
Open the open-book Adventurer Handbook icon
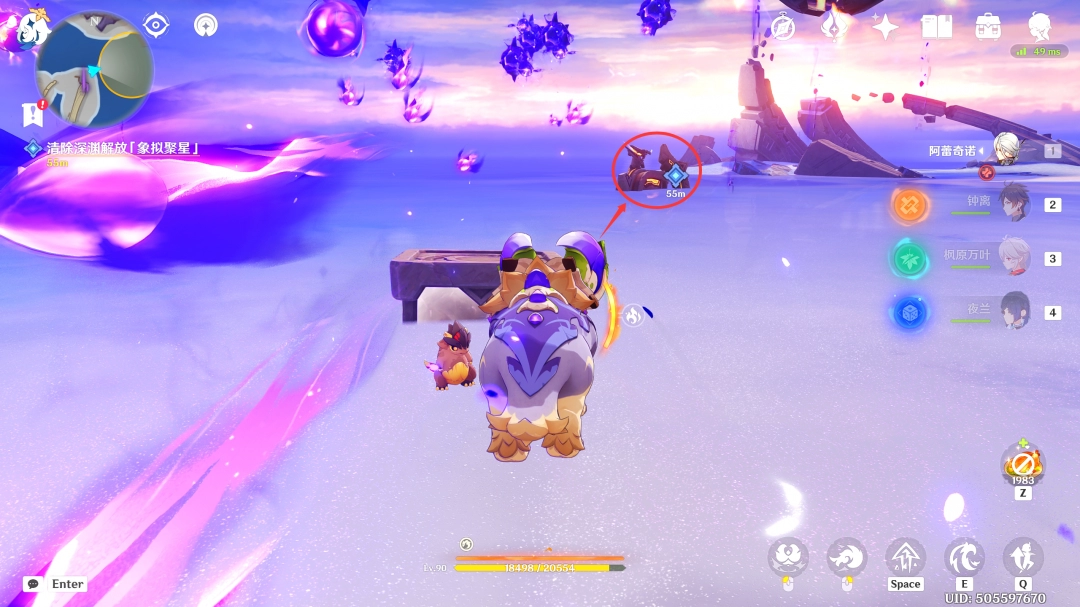937,27
